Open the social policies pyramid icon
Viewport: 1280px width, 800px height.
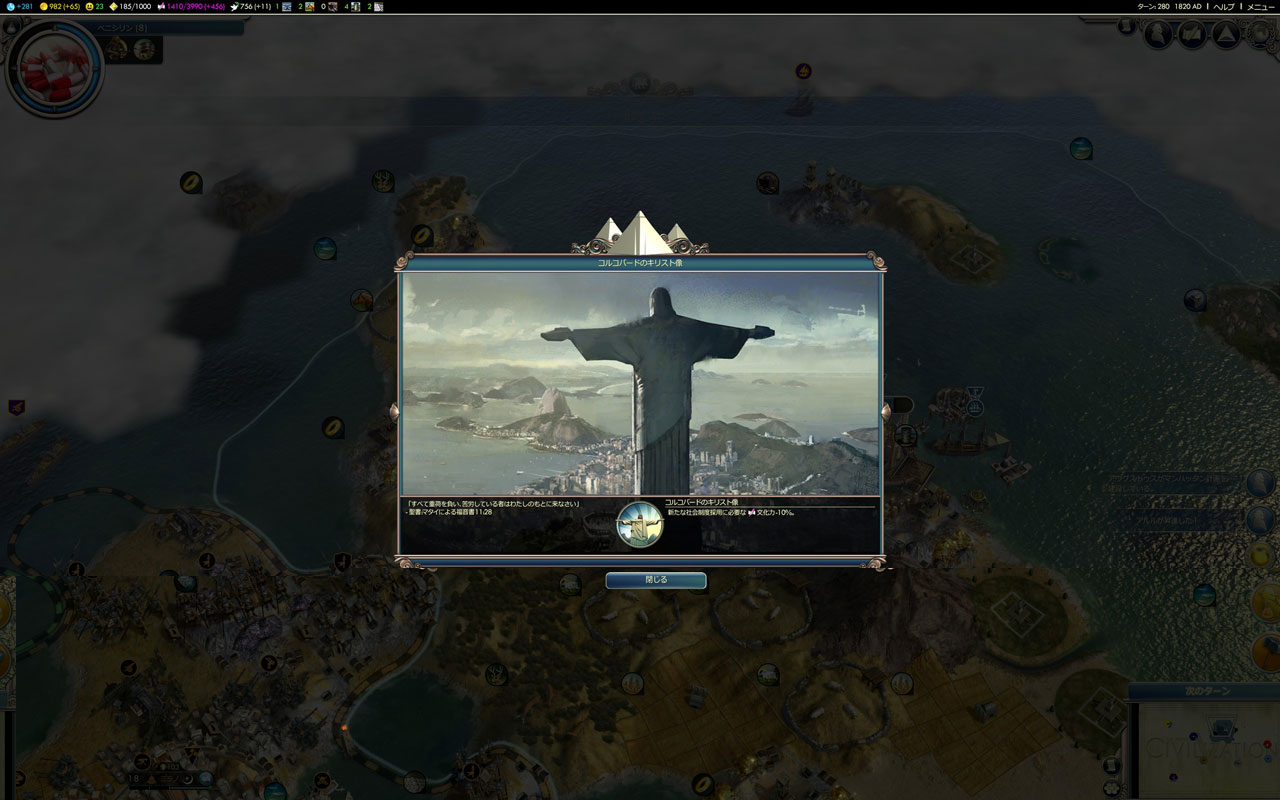coord(1226,35)
